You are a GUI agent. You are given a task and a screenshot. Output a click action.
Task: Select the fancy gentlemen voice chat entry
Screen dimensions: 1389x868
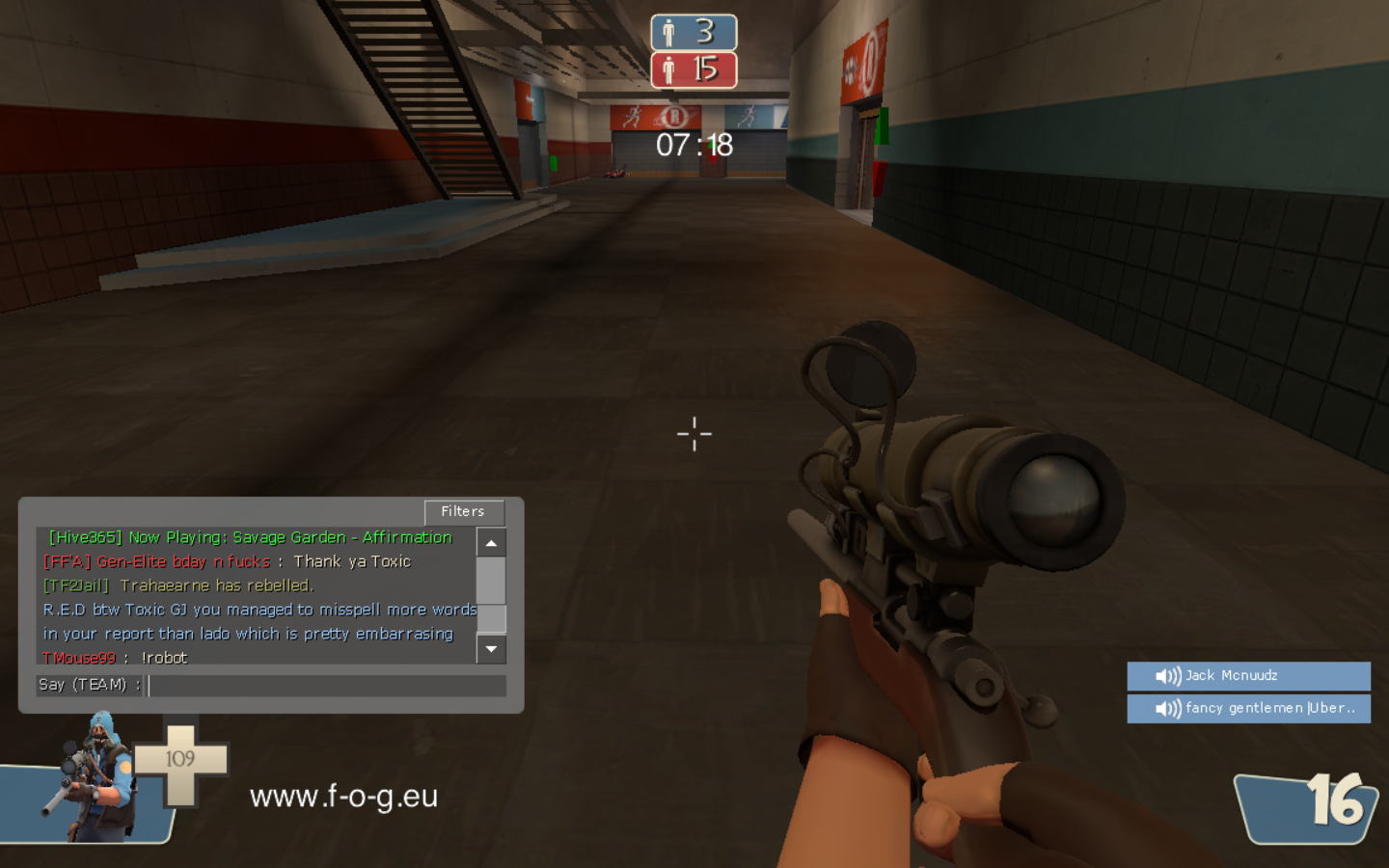coord(1248,709)
